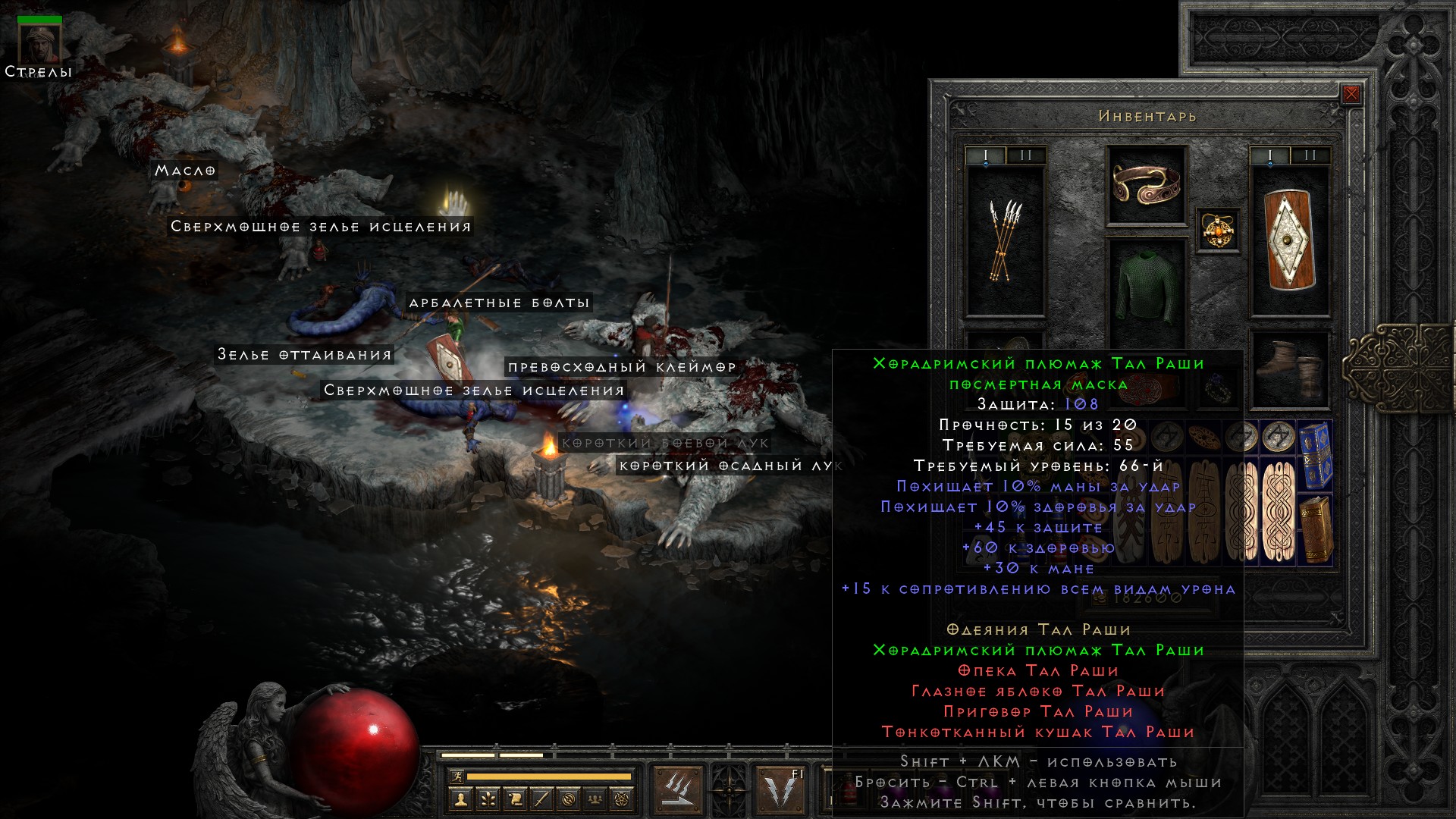Open the quest log scroll icon
Viewport: 1456px width, 819px height.
point(515,799)
